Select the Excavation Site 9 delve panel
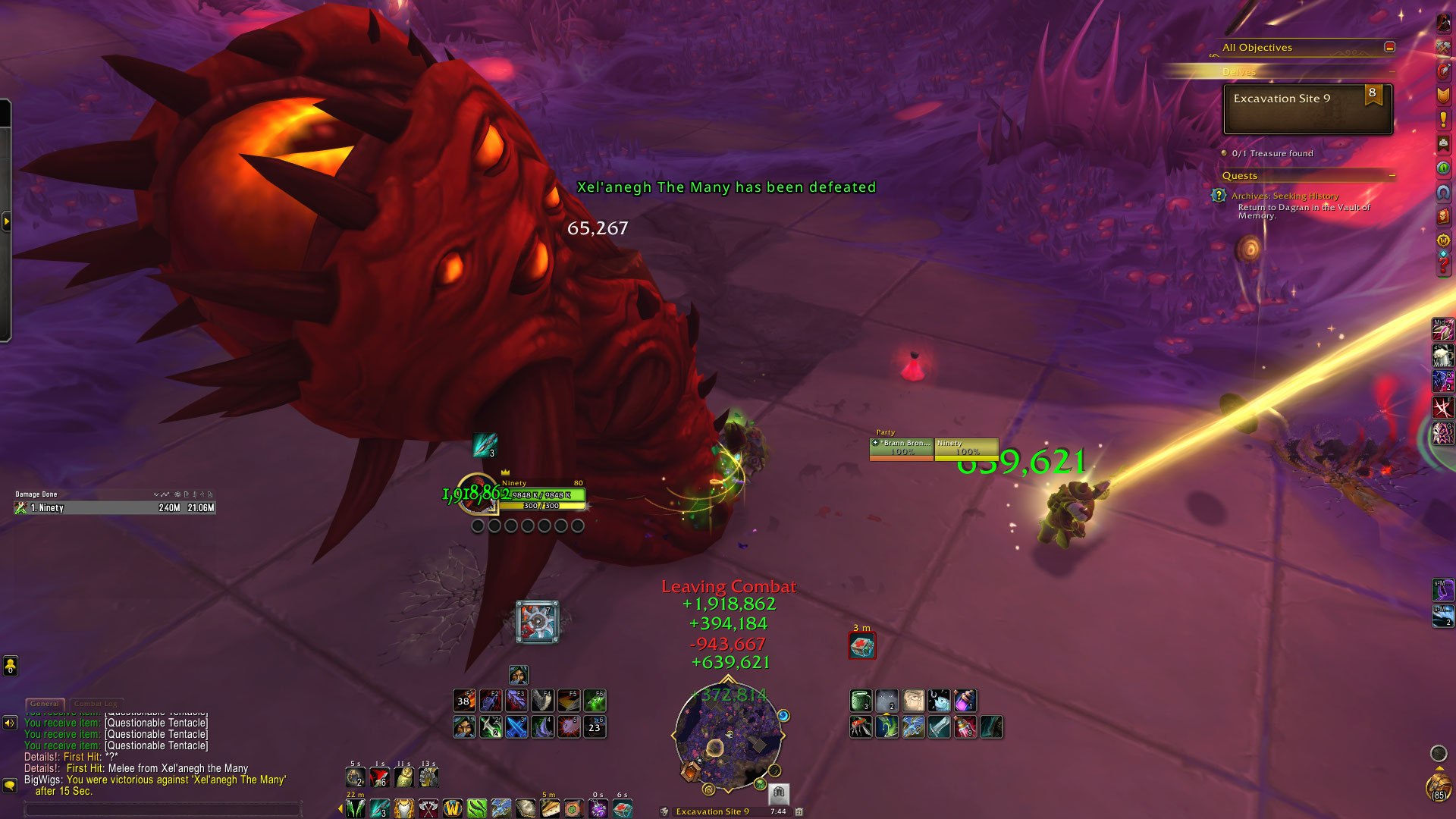Viewport: 1456px width, 819px height. pos(1307,109)
